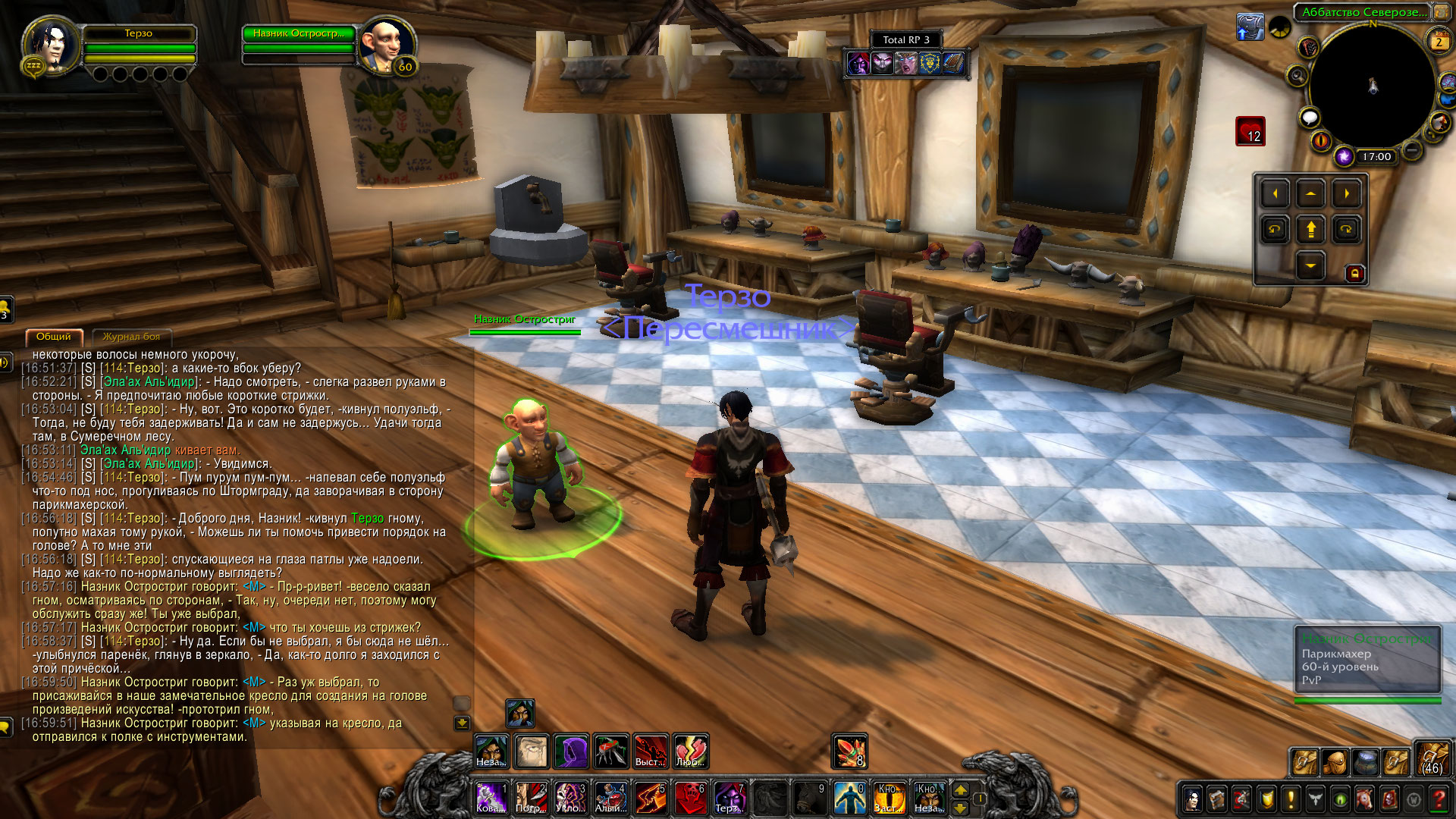Viewport: 1456px width, 819px height.
Task: Click the red heart buff icon showing 12
Action: pos(1250,131)
